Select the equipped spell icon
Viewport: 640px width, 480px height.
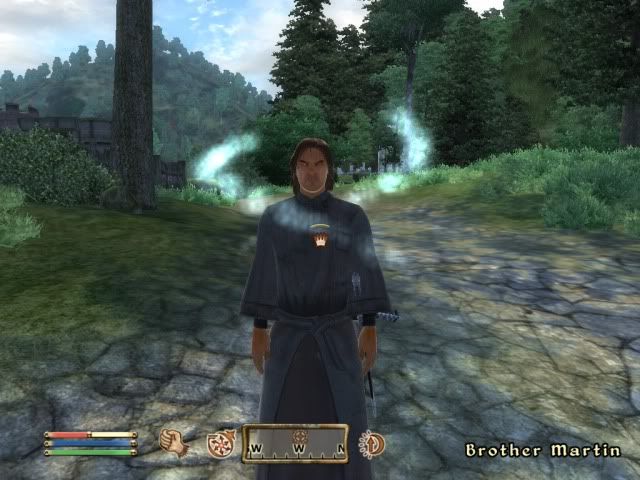pos(220,444)
